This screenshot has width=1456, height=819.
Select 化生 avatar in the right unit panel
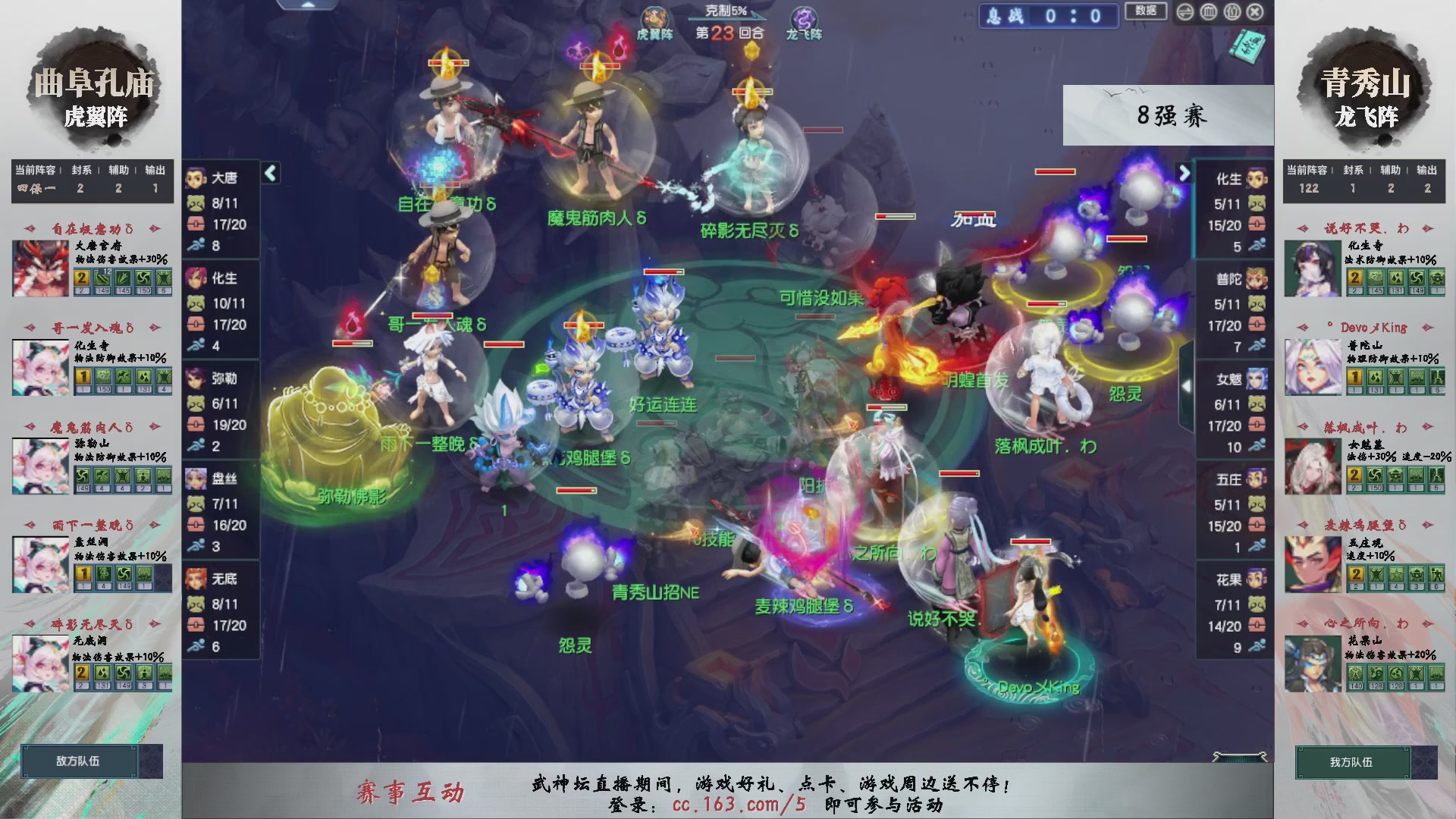(x=1258, y=177)
